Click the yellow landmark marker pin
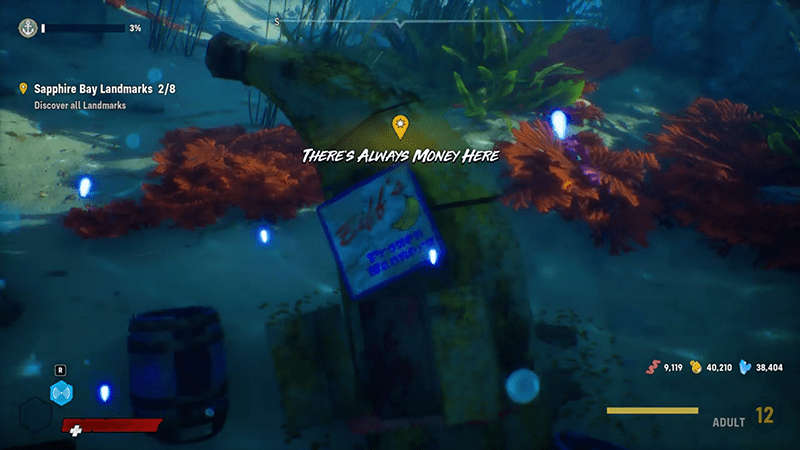This screenshot has height=450, width=800. pyautogui.click(x=400, y=126)
